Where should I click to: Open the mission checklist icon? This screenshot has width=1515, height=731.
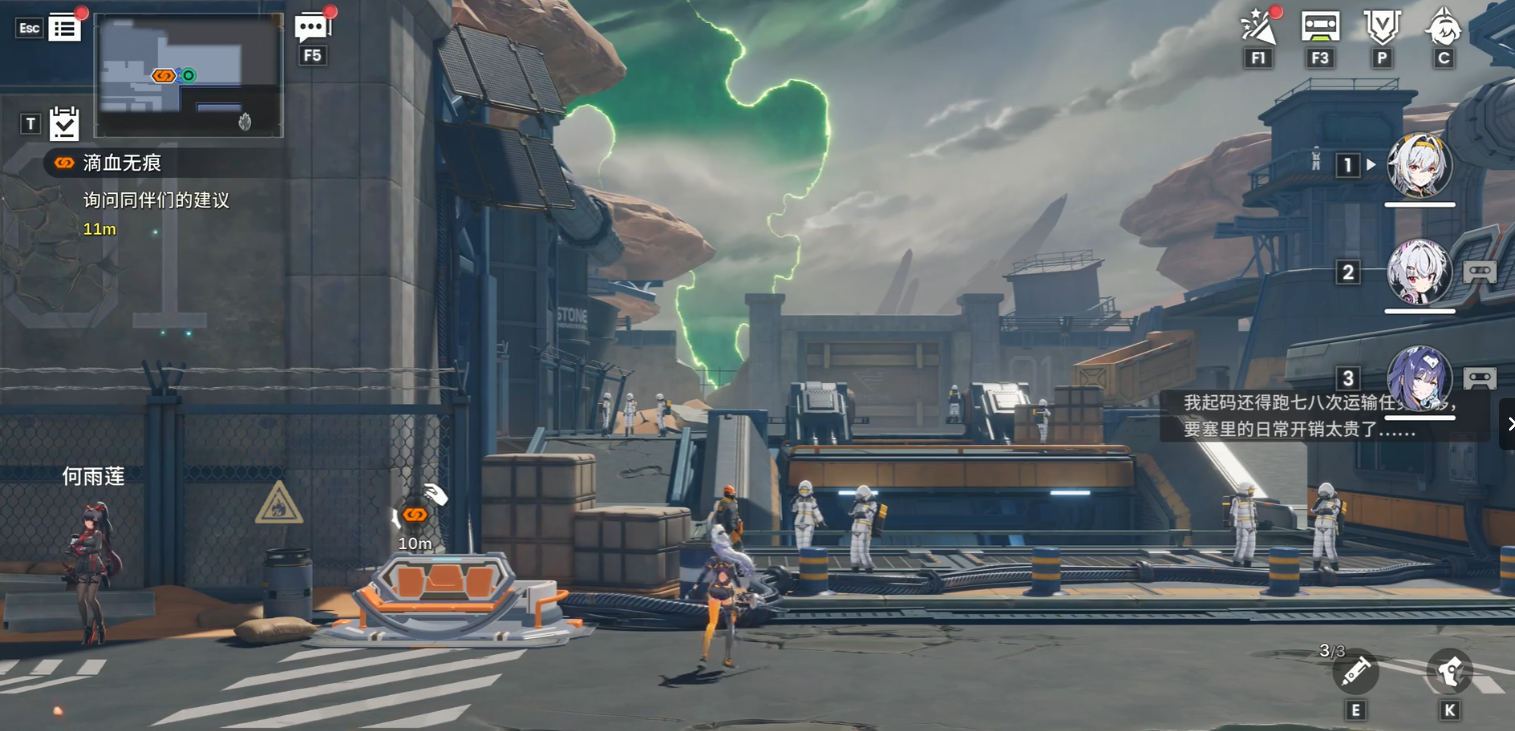(x=64, y=124)
